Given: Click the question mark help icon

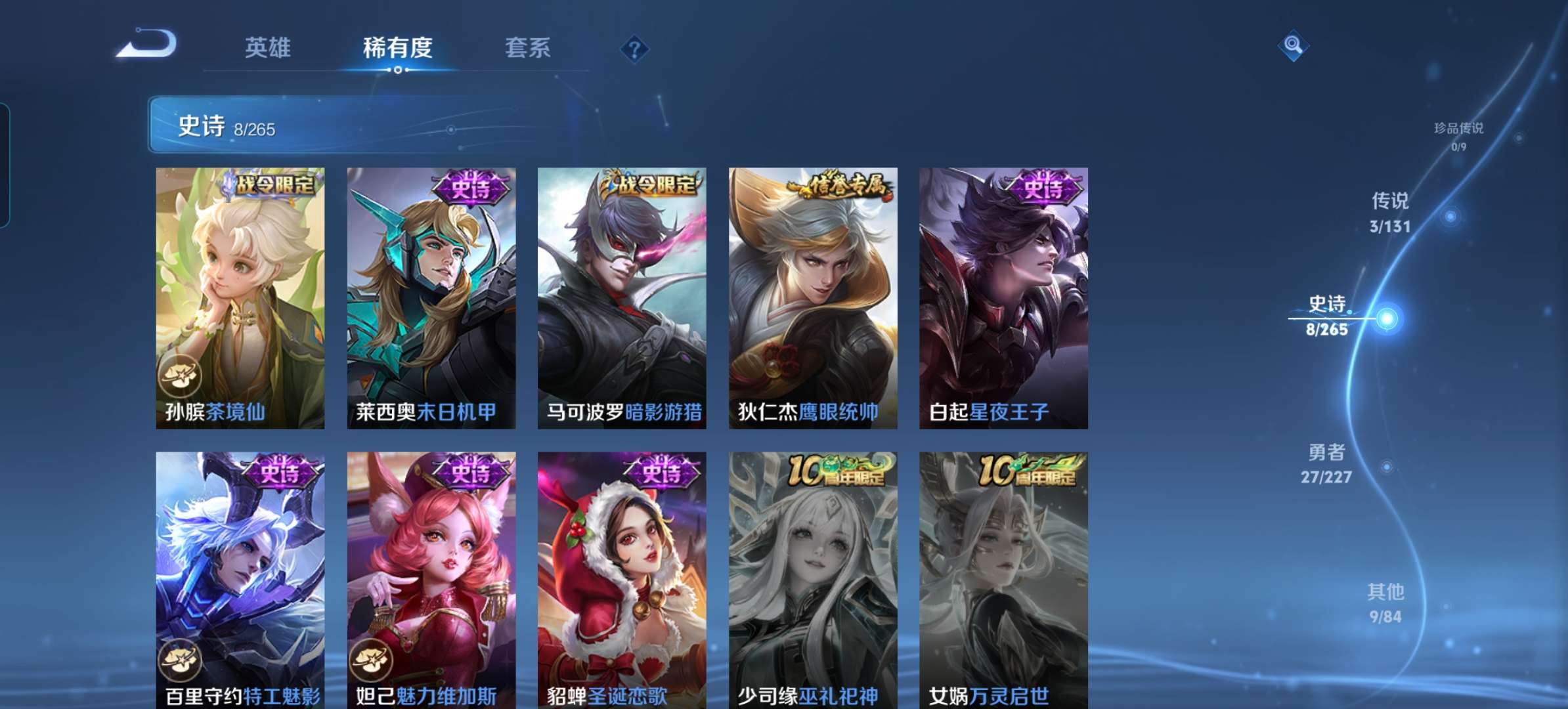Looking at the screenshot, I should (634, 47).
